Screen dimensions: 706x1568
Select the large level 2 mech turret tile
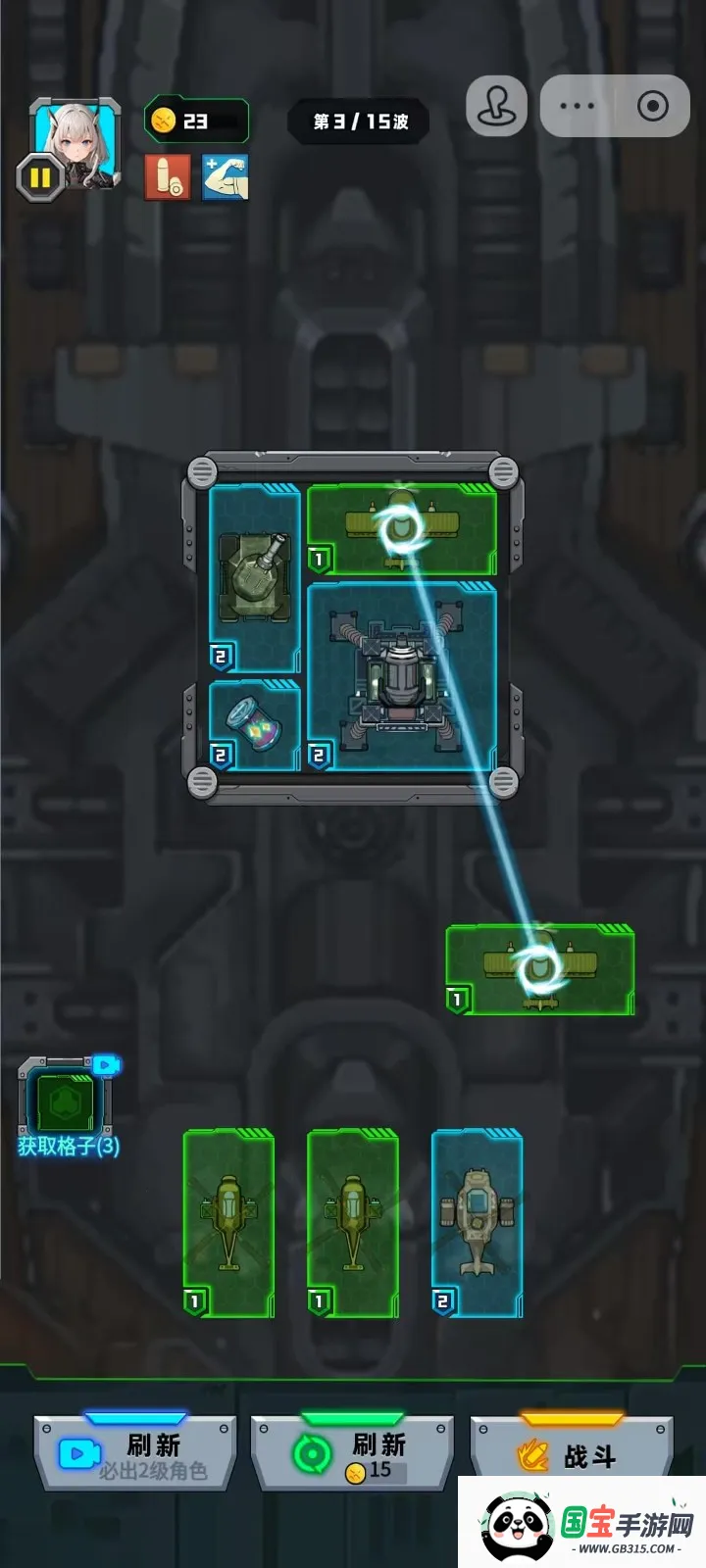point(402,676)
